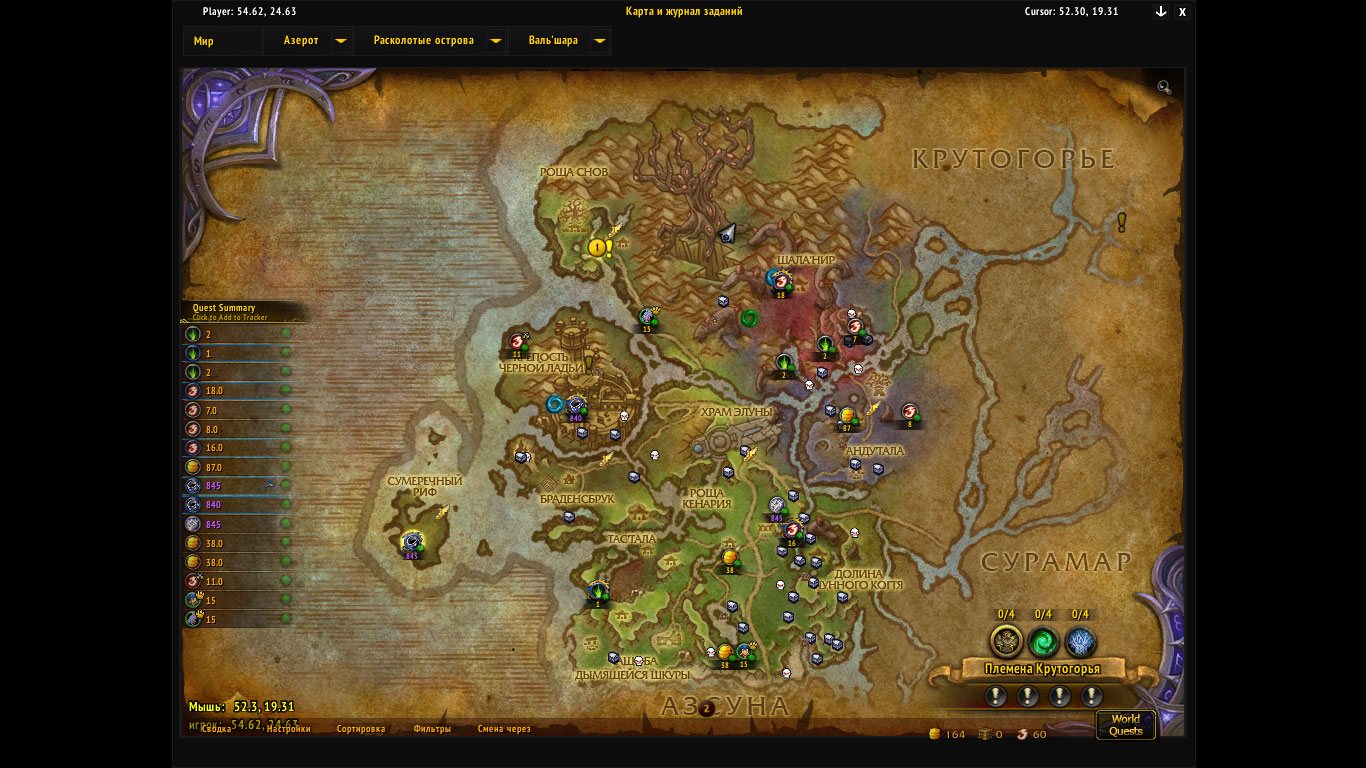
Task: Open the Азерот continent dropdown arrow
Action: (x=340, y=41)
